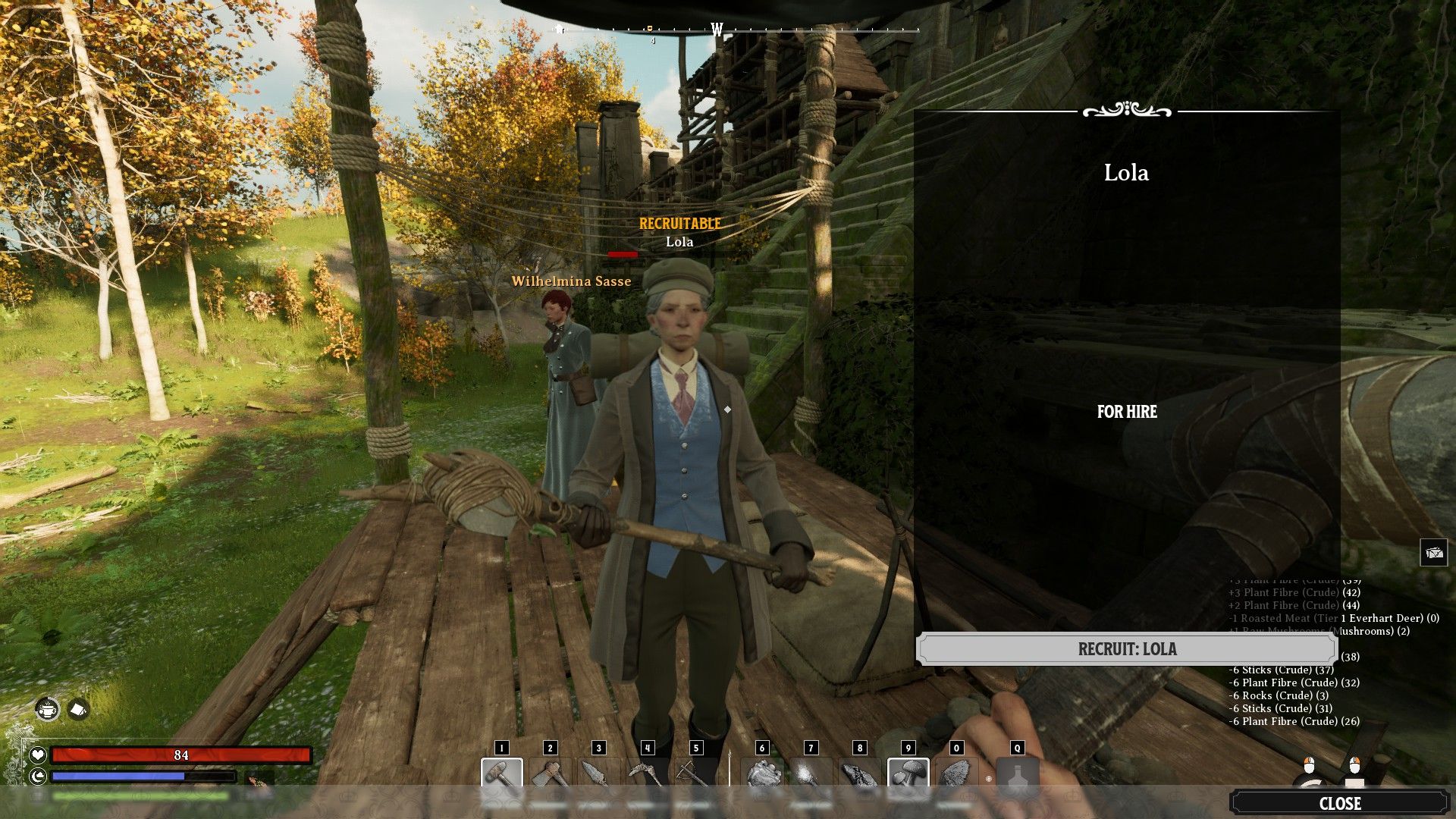The width and height of the screenshot is (1456, 819).
Task: Click the tea cup buff icon
Action: 47,709
